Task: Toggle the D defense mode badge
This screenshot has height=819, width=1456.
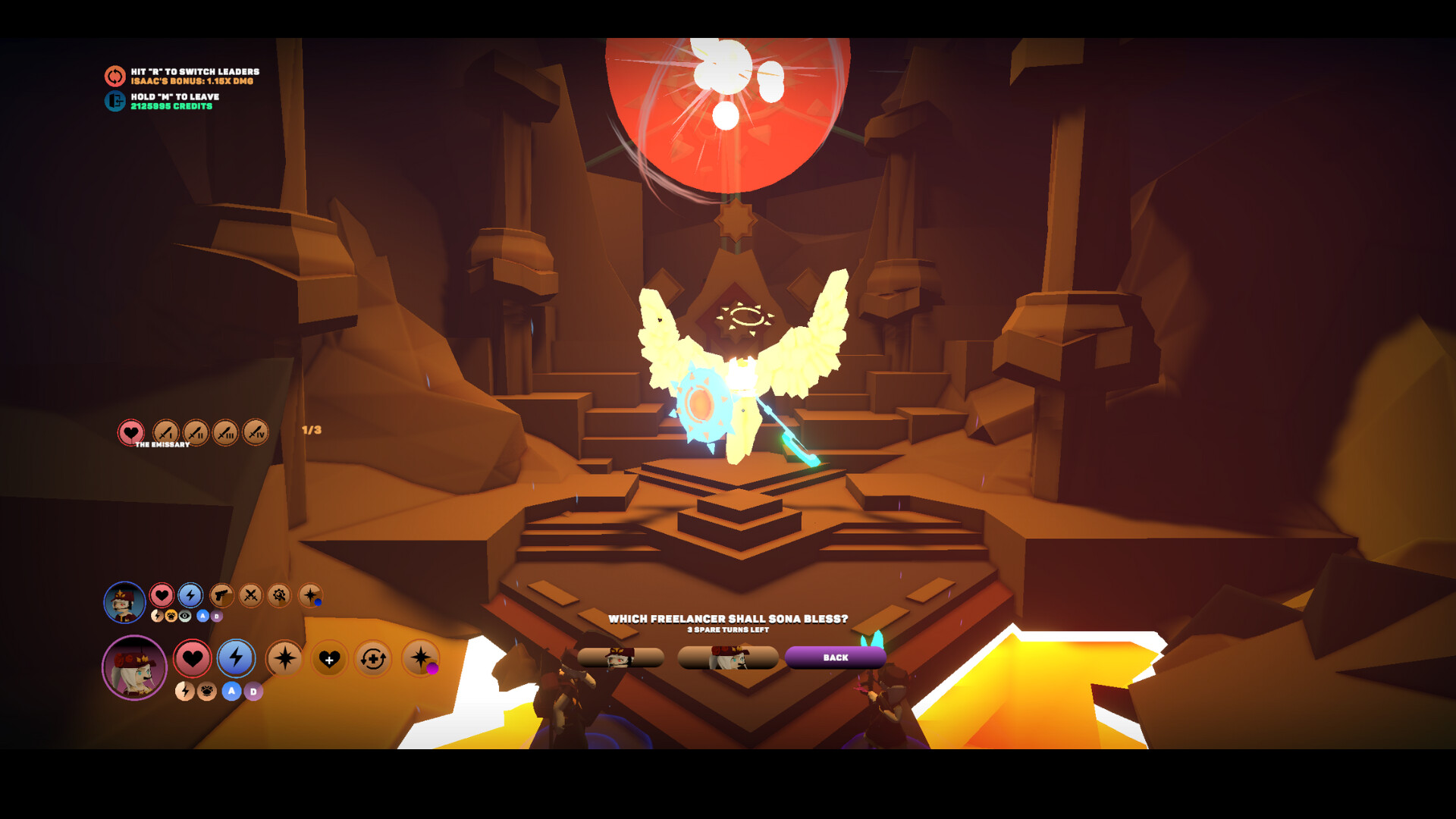Action: pyautogui.click(x=216, y=616)
